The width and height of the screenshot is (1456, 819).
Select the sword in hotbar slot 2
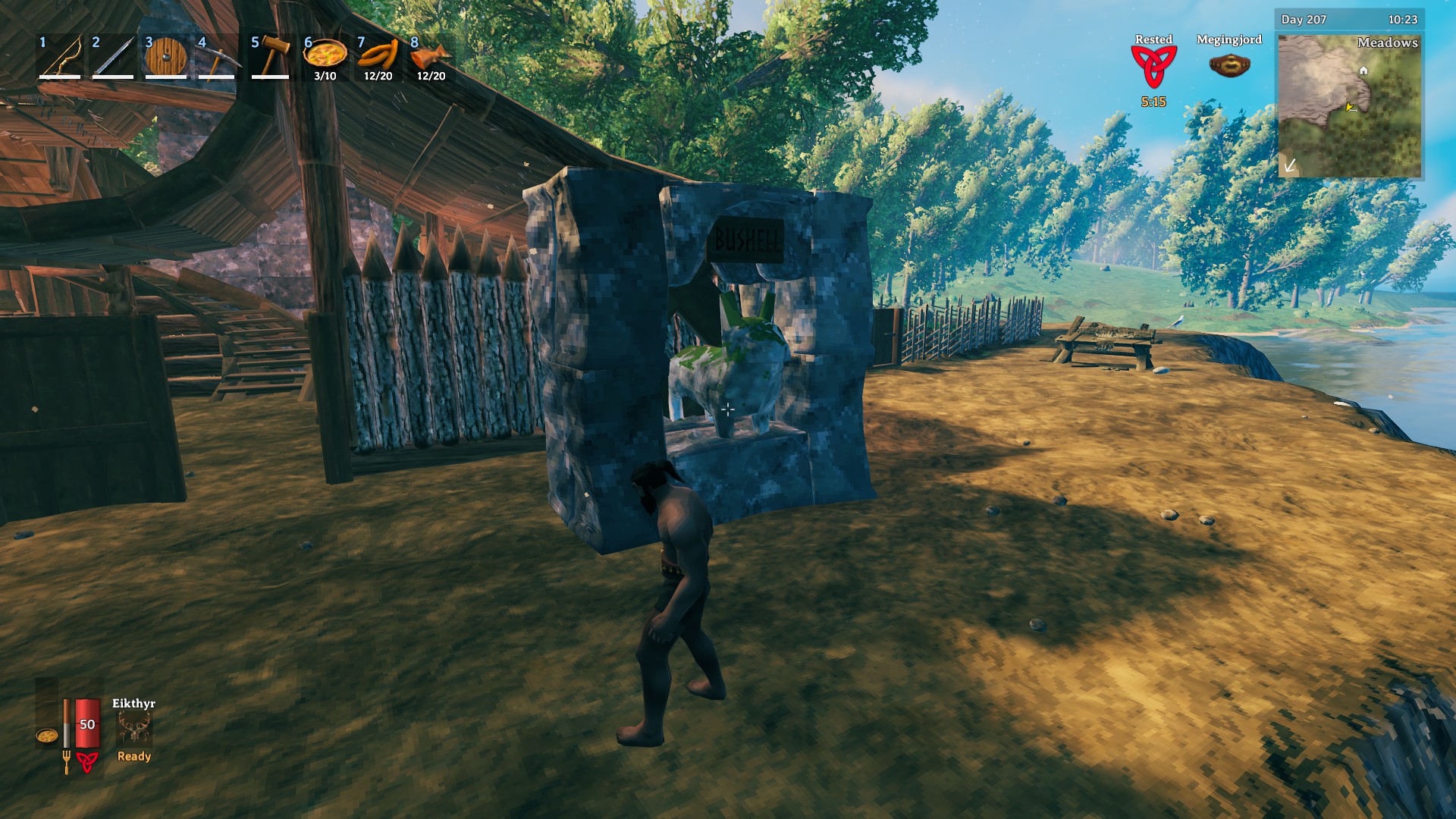114,57
